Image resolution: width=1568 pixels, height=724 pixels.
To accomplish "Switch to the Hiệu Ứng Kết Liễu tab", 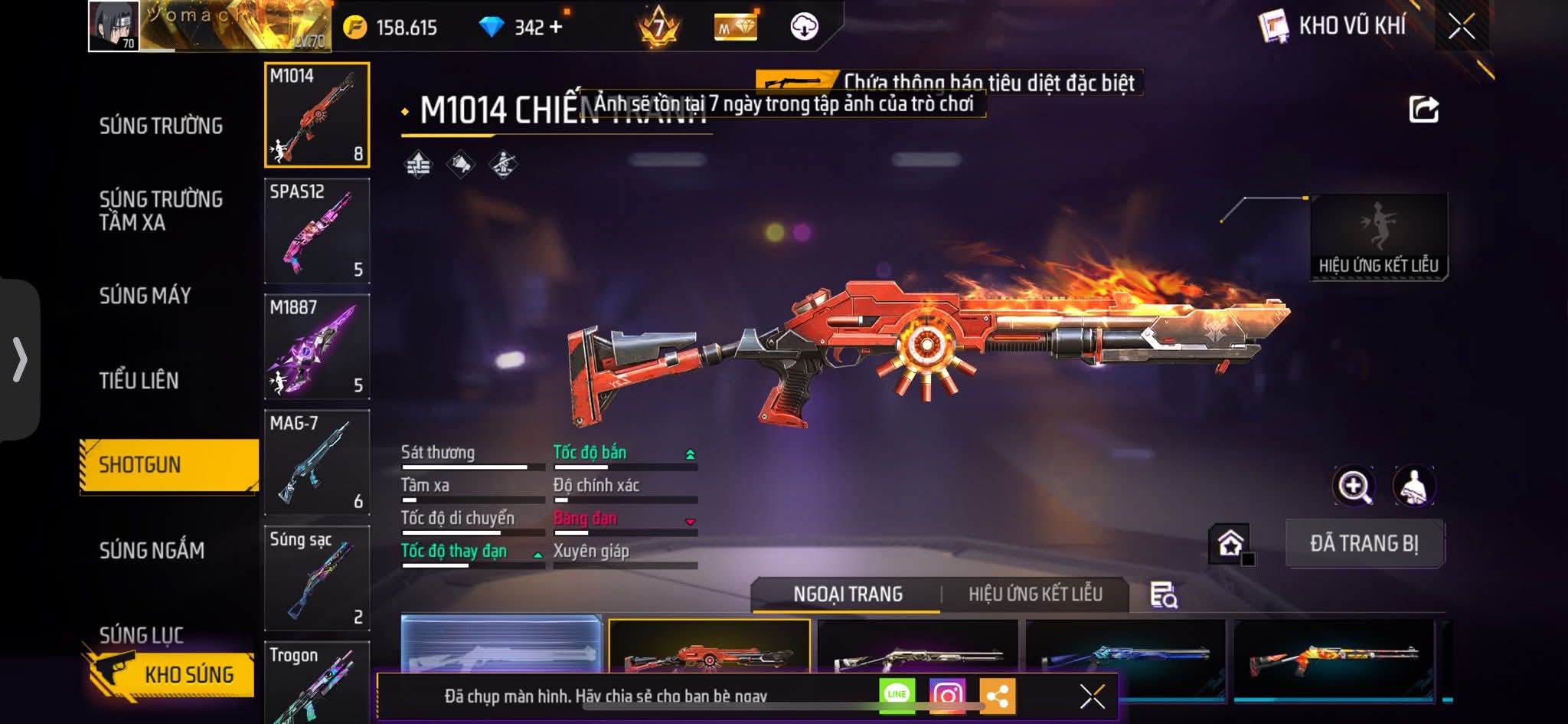I will (1035, 595).
